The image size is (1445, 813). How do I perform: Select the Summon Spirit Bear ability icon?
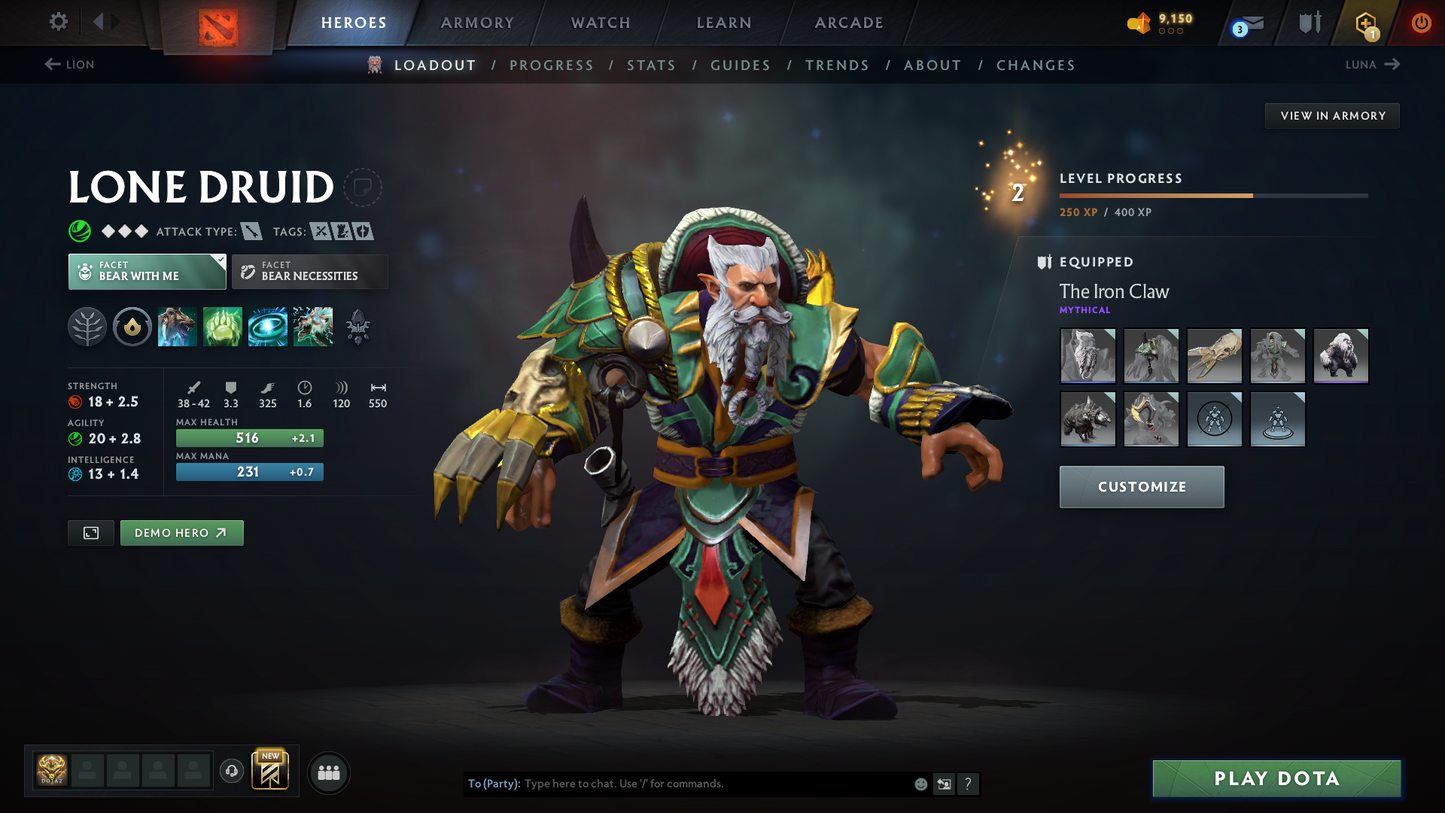[x=177, y=327]
